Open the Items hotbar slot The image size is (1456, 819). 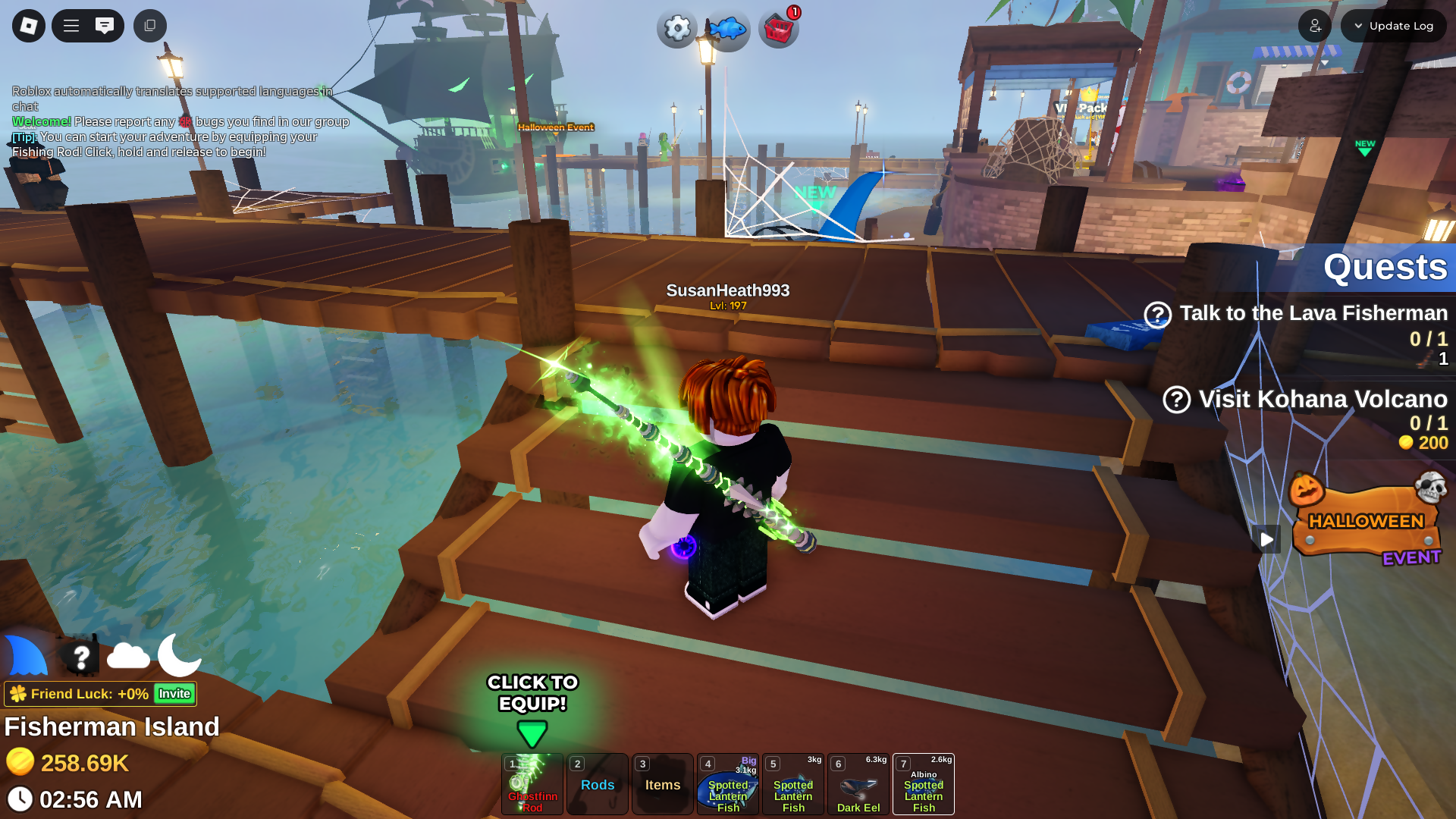(x=663, y=784)
